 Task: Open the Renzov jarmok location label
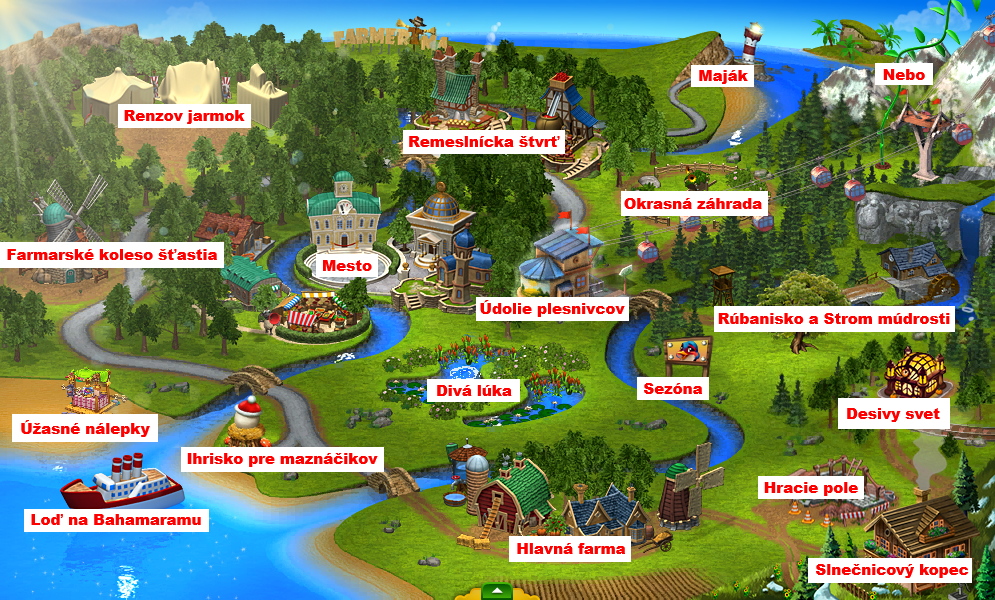click(x=184, y=116)
